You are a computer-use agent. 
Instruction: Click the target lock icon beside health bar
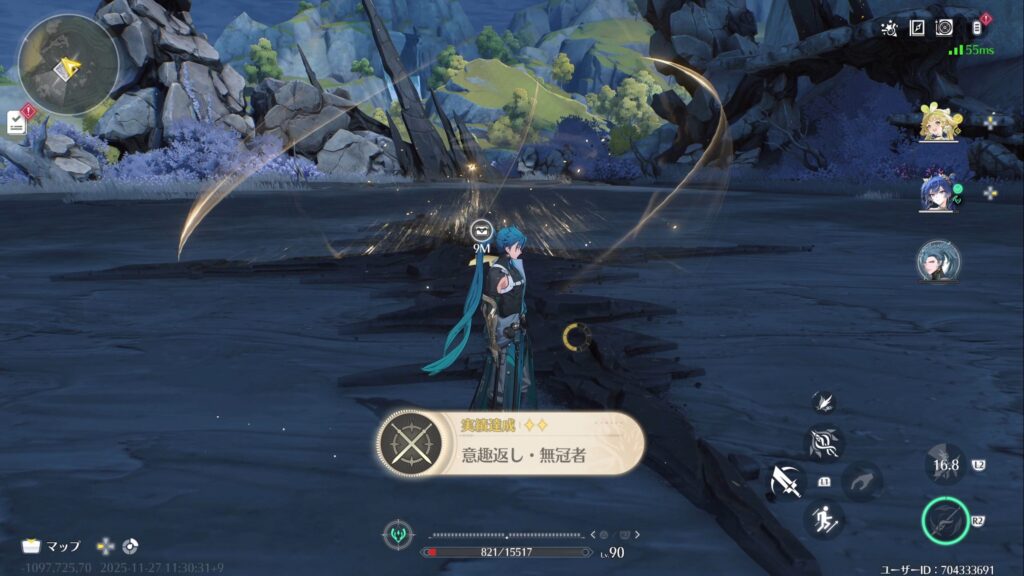pyautogui.click(x=398, y=534)
